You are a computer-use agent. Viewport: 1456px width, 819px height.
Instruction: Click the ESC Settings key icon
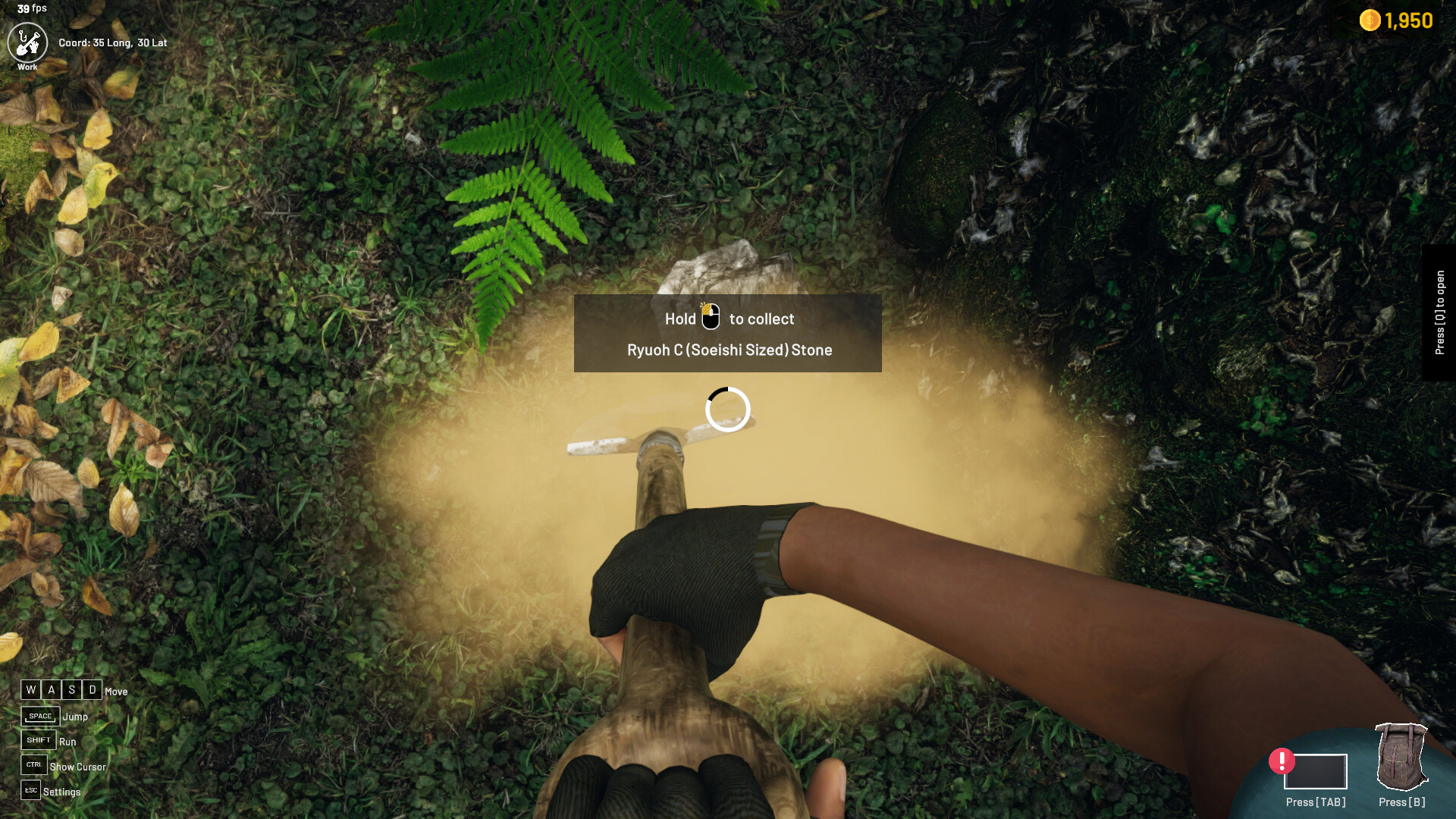(x=32, y=790)
